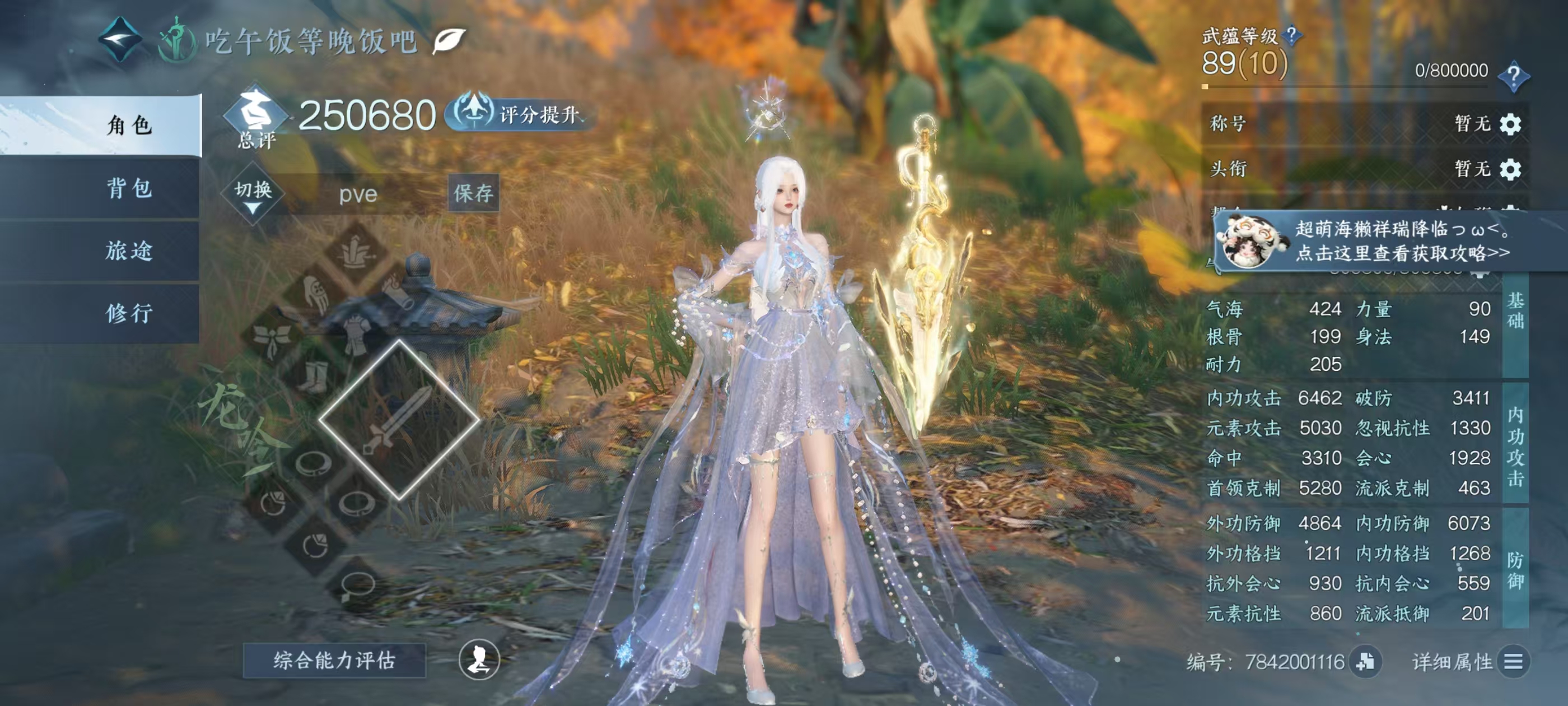The height and width of the screenshot is (706, 1568).
Task: Click the back diamond icon at top-left
Action: tap(120, 40)
